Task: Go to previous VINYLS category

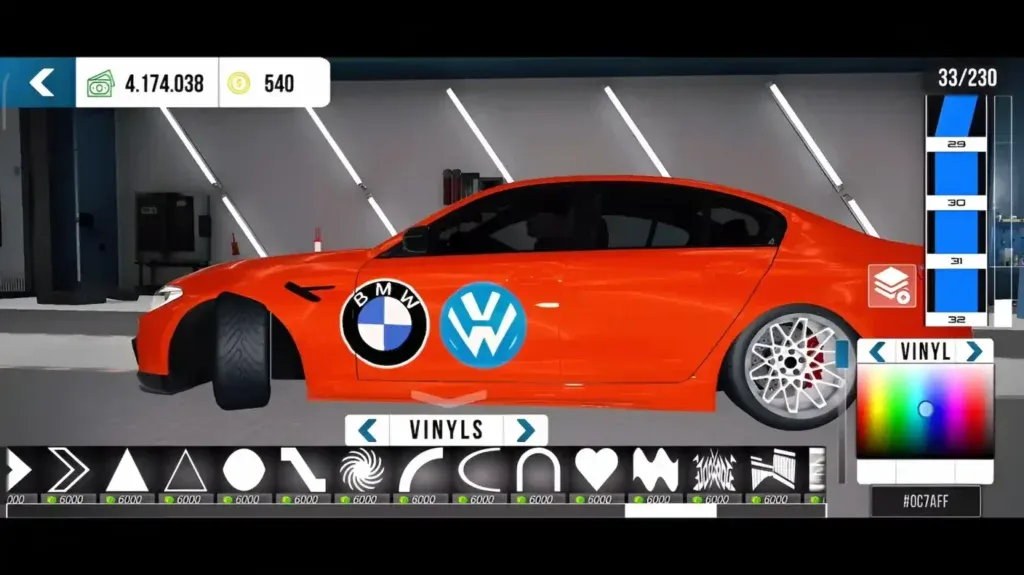Action: click(x=367, y=431)
